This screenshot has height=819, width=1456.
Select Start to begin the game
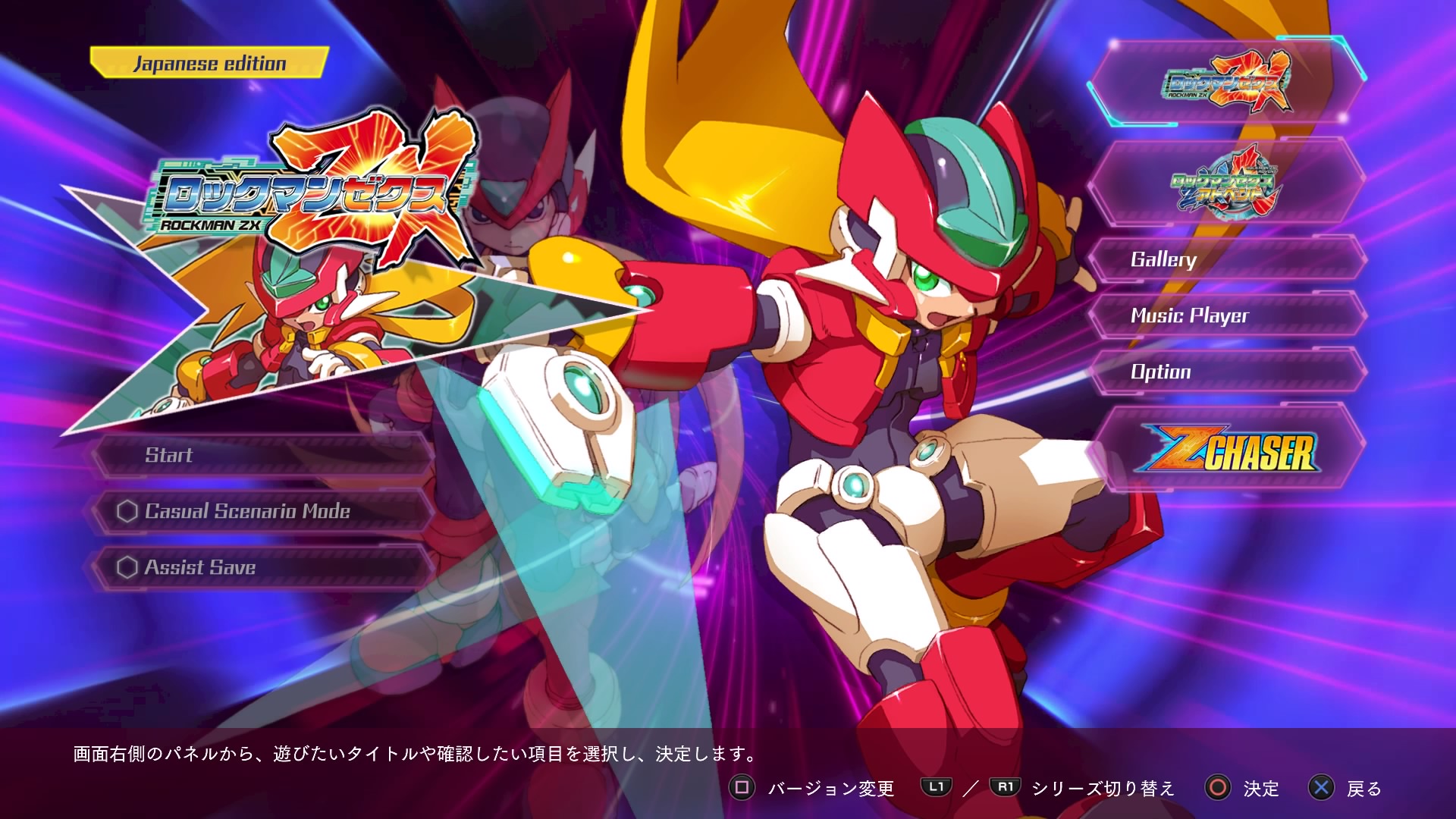(x=170, y=456)
